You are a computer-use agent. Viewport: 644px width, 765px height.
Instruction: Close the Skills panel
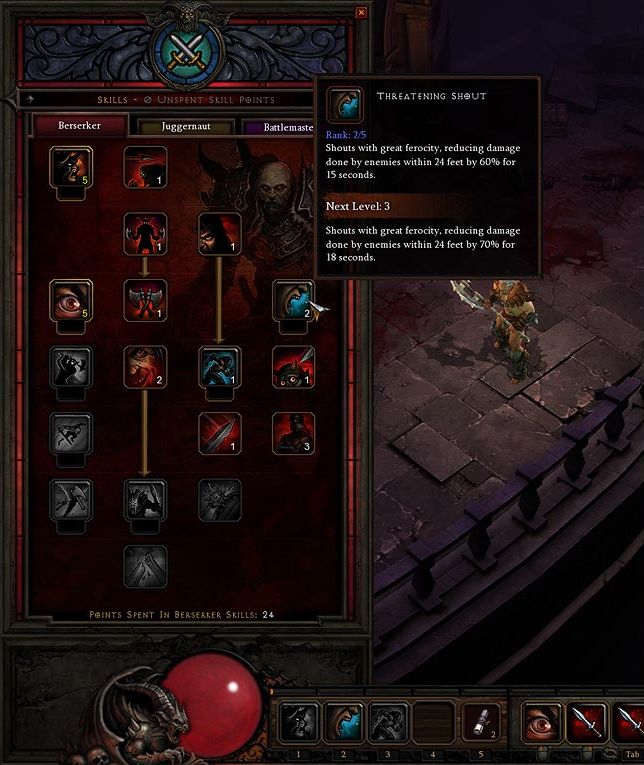(x=361, y=13)
